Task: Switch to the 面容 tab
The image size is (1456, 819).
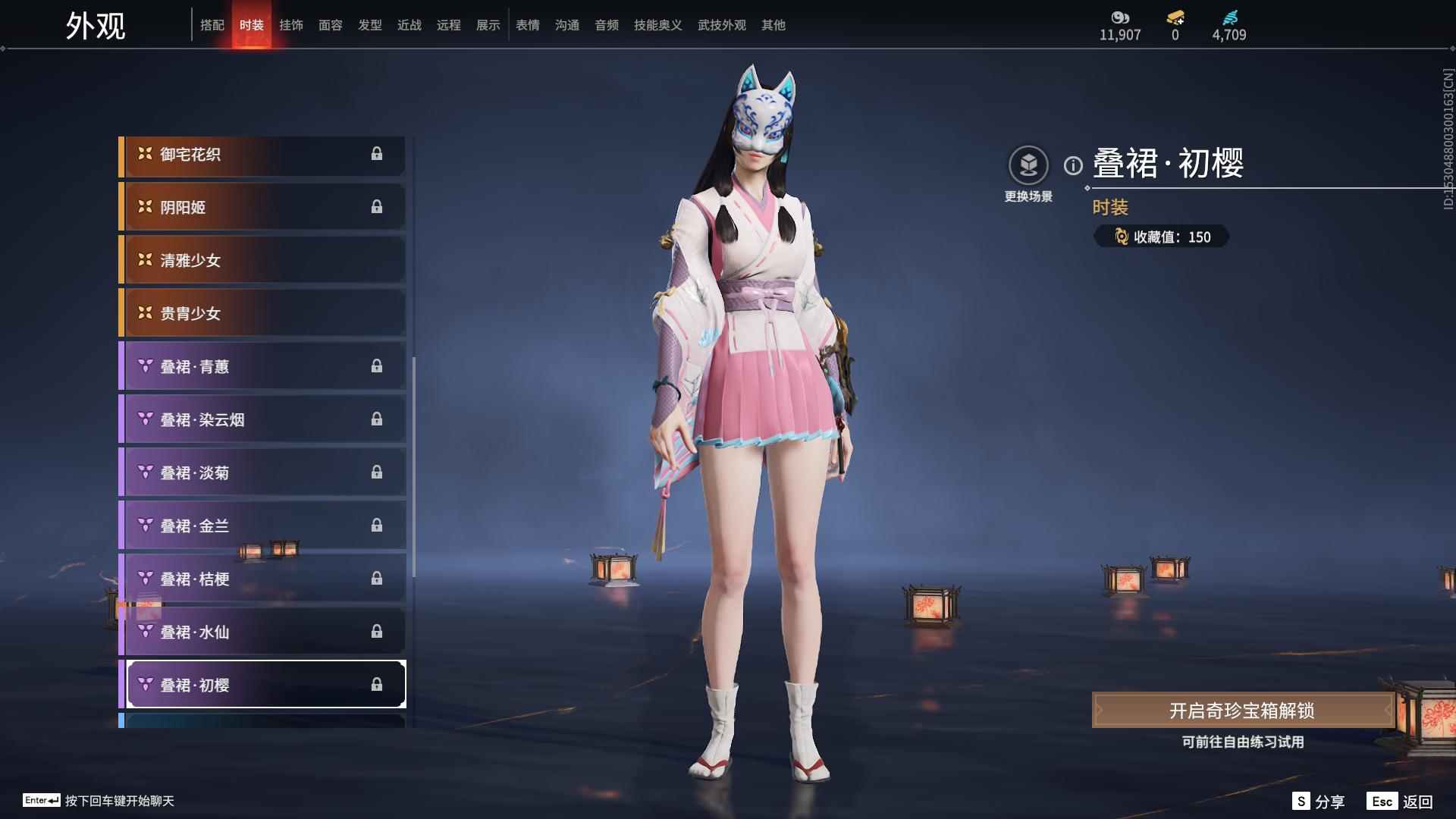Action: point(331,24)
